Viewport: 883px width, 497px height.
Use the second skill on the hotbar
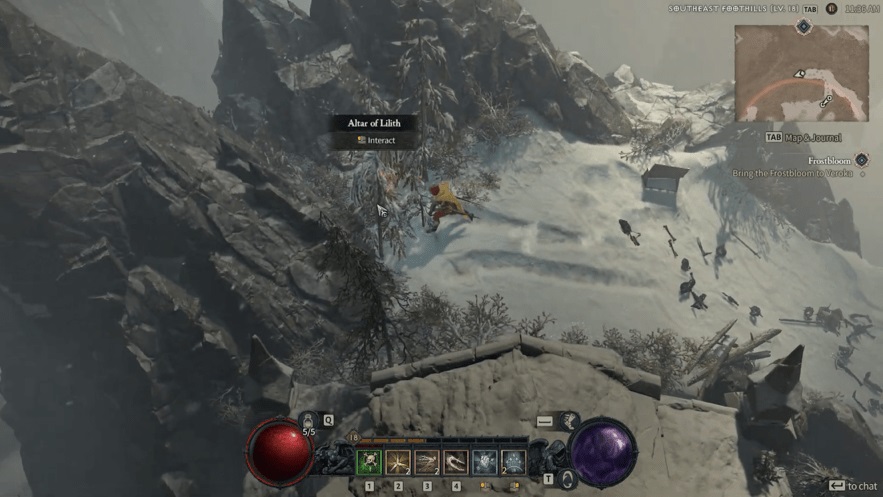pyautogui.click(x=398, y=462)
